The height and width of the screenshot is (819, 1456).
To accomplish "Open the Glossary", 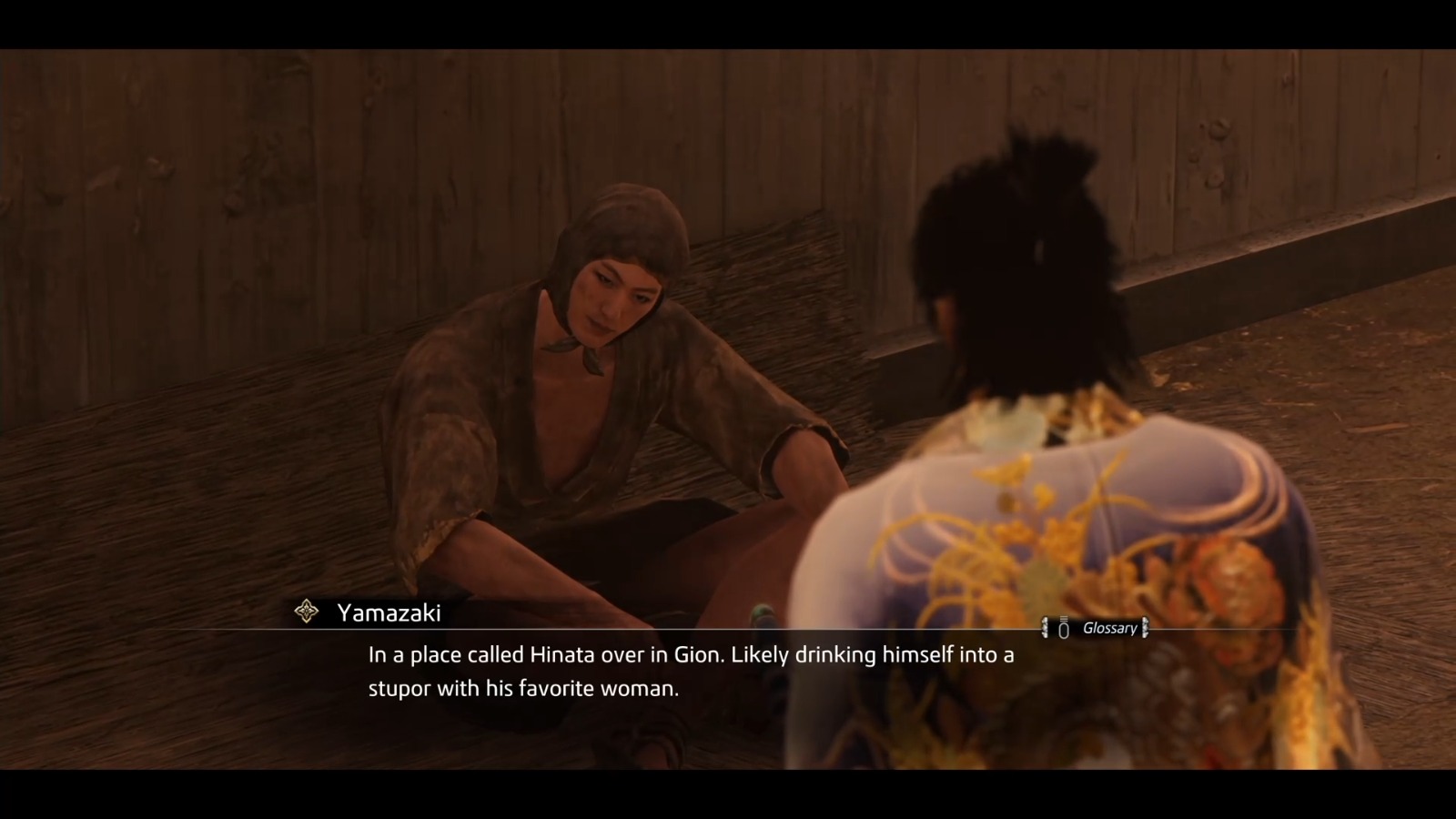I will point(1097,628).
